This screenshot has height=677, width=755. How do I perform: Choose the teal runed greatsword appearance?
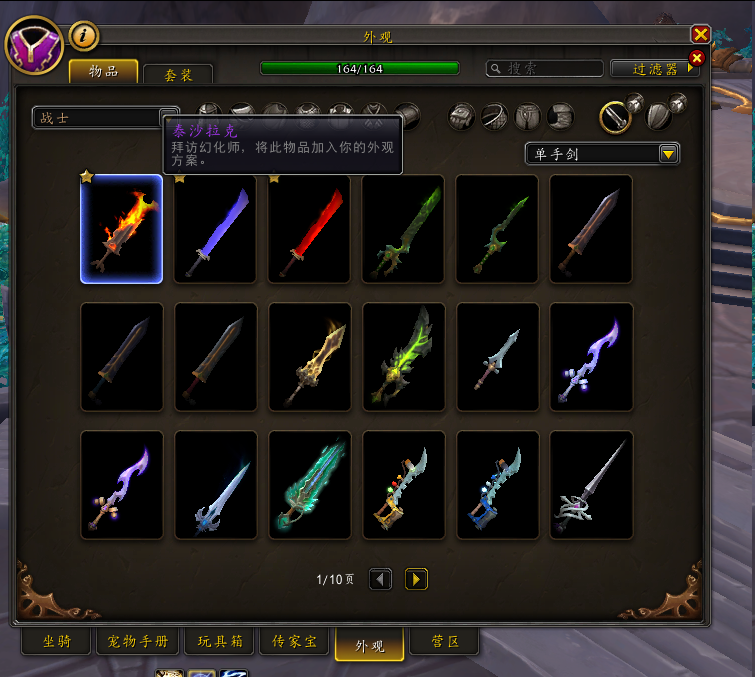tap(310, 485)
